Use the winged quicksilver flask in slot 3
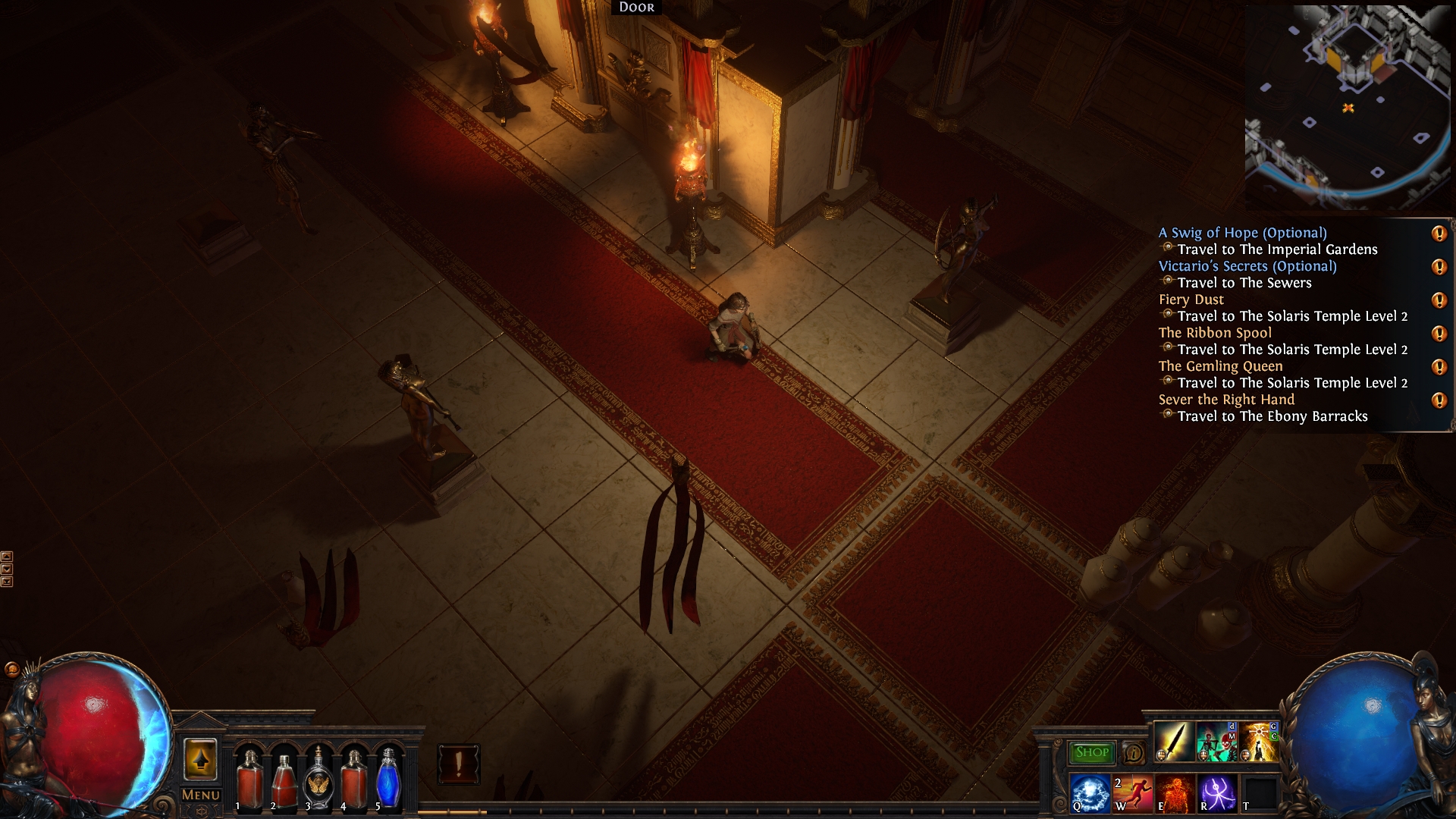This screenshot has width=1456, height=819. coord(318,779)
